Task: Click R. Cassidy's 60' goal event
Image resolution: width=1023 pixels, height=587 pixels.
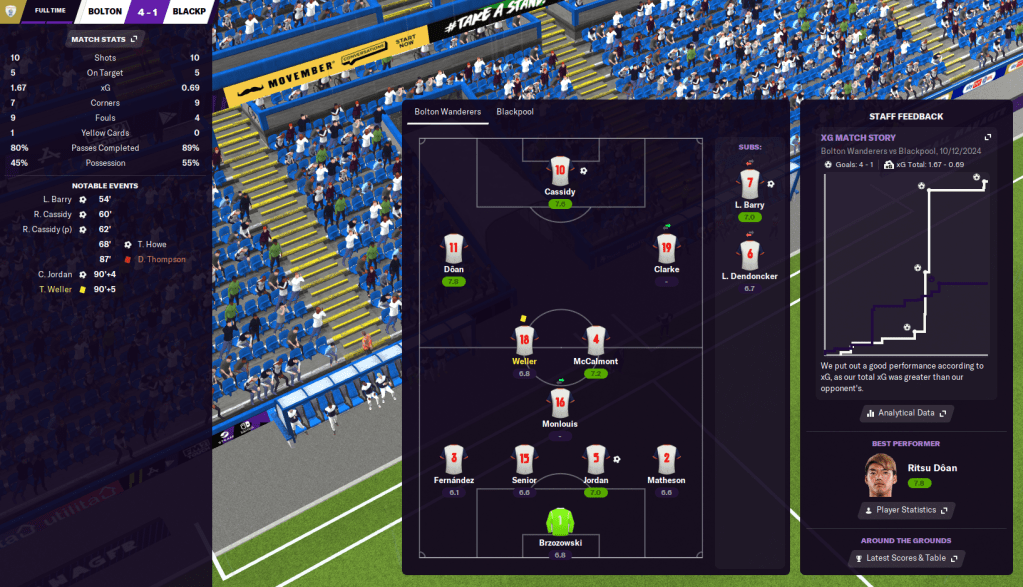Action: 60,214
